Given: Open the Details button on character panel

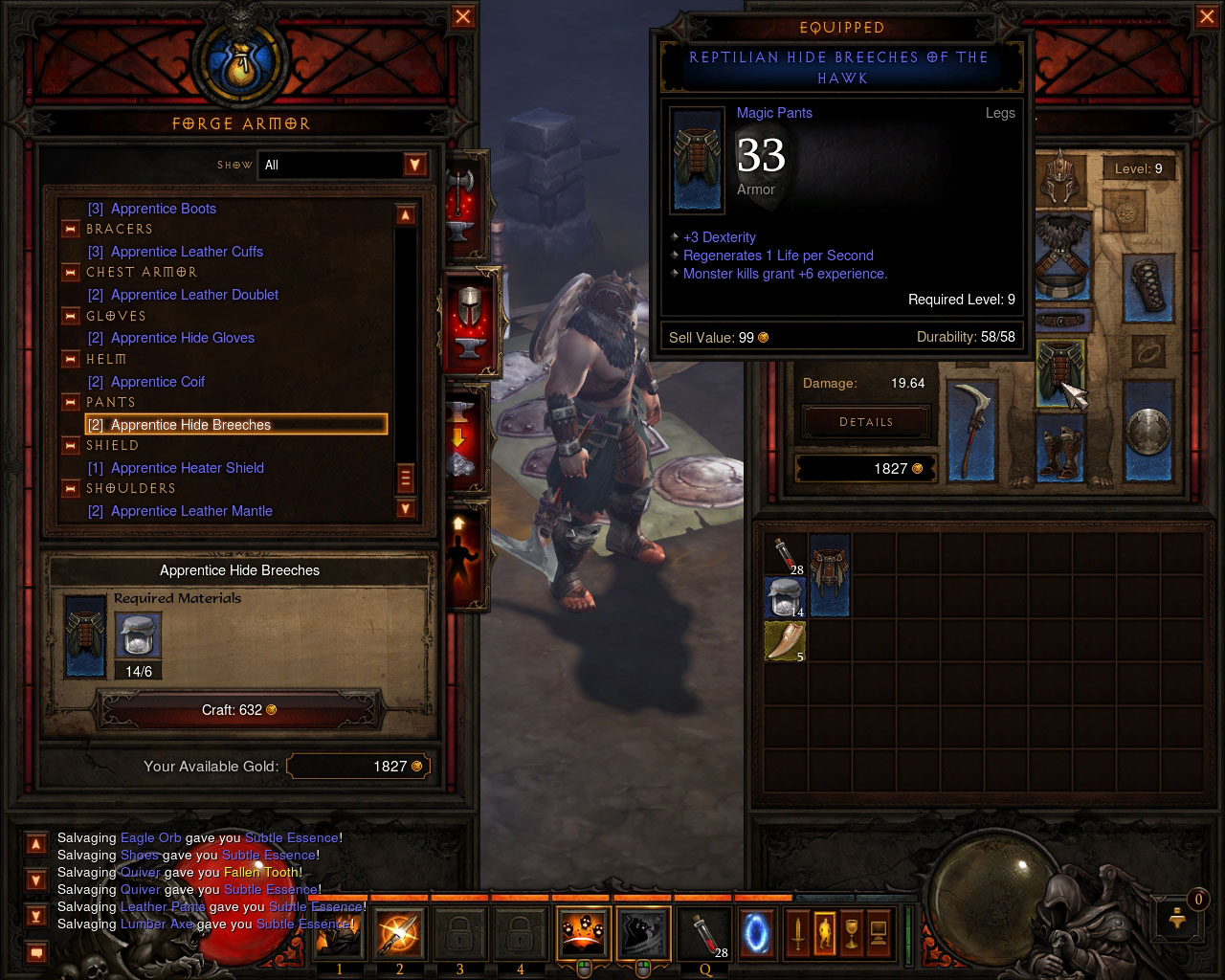Looking at the screenshot, I should click(865, 421).
